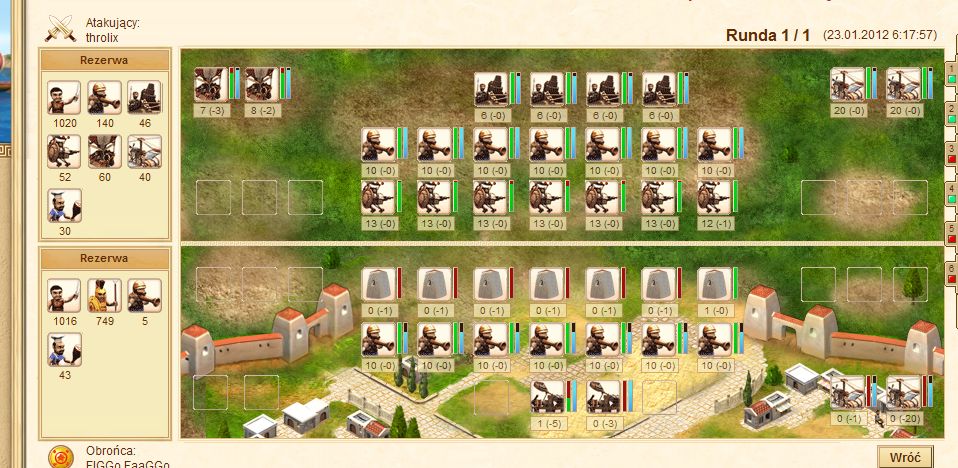View round 5 tab
The height and width of the screenshot is (468, 958).
pyautogui.click(x=952, y=233)
